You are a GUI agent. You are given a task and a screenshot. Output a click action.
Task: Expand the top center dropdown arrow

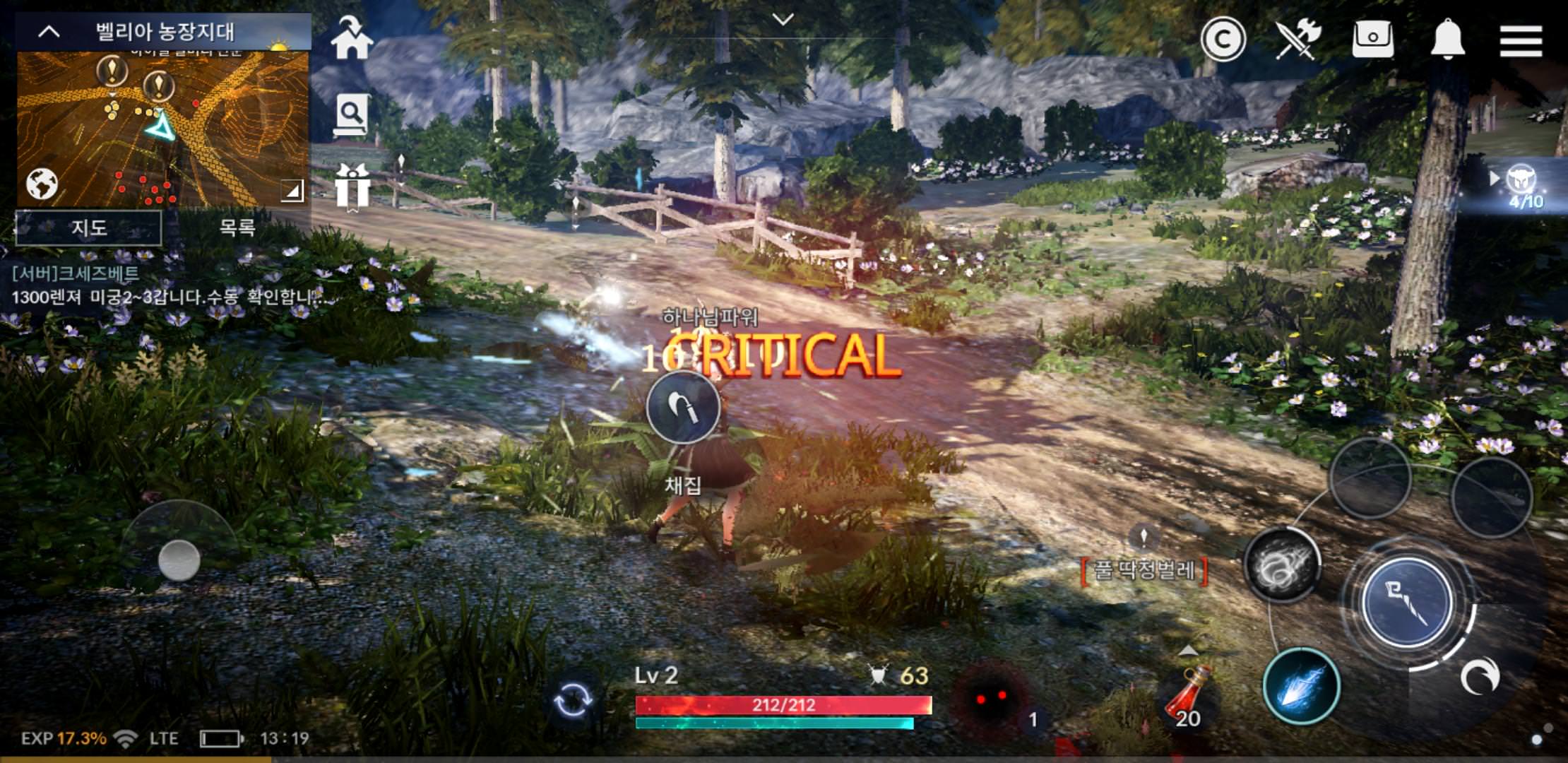click(783, 20)
